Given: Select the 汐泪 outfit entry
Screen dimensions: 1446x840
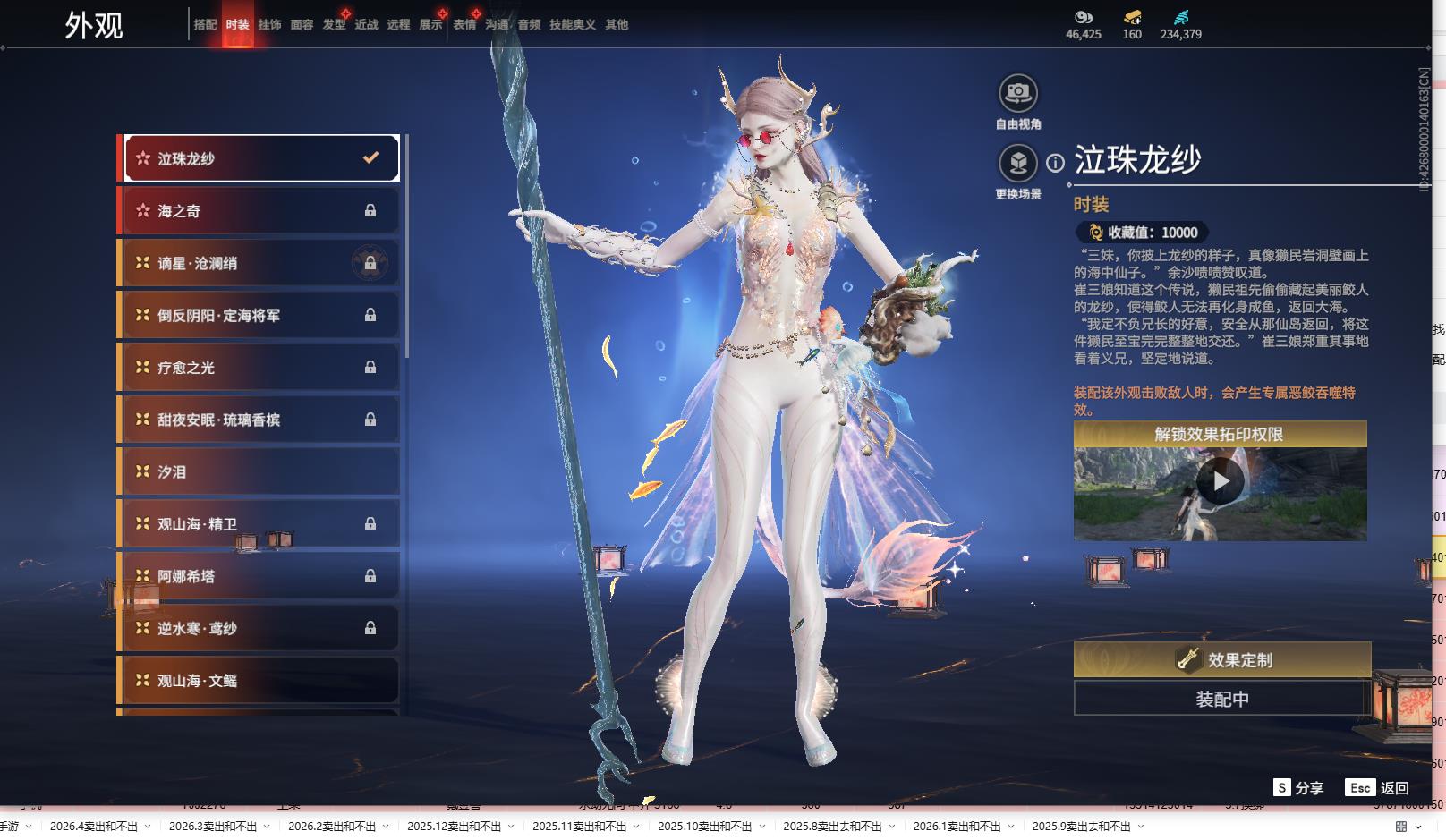Looking at the screenshot, I should pyautogui.click(x=260, y=471).
